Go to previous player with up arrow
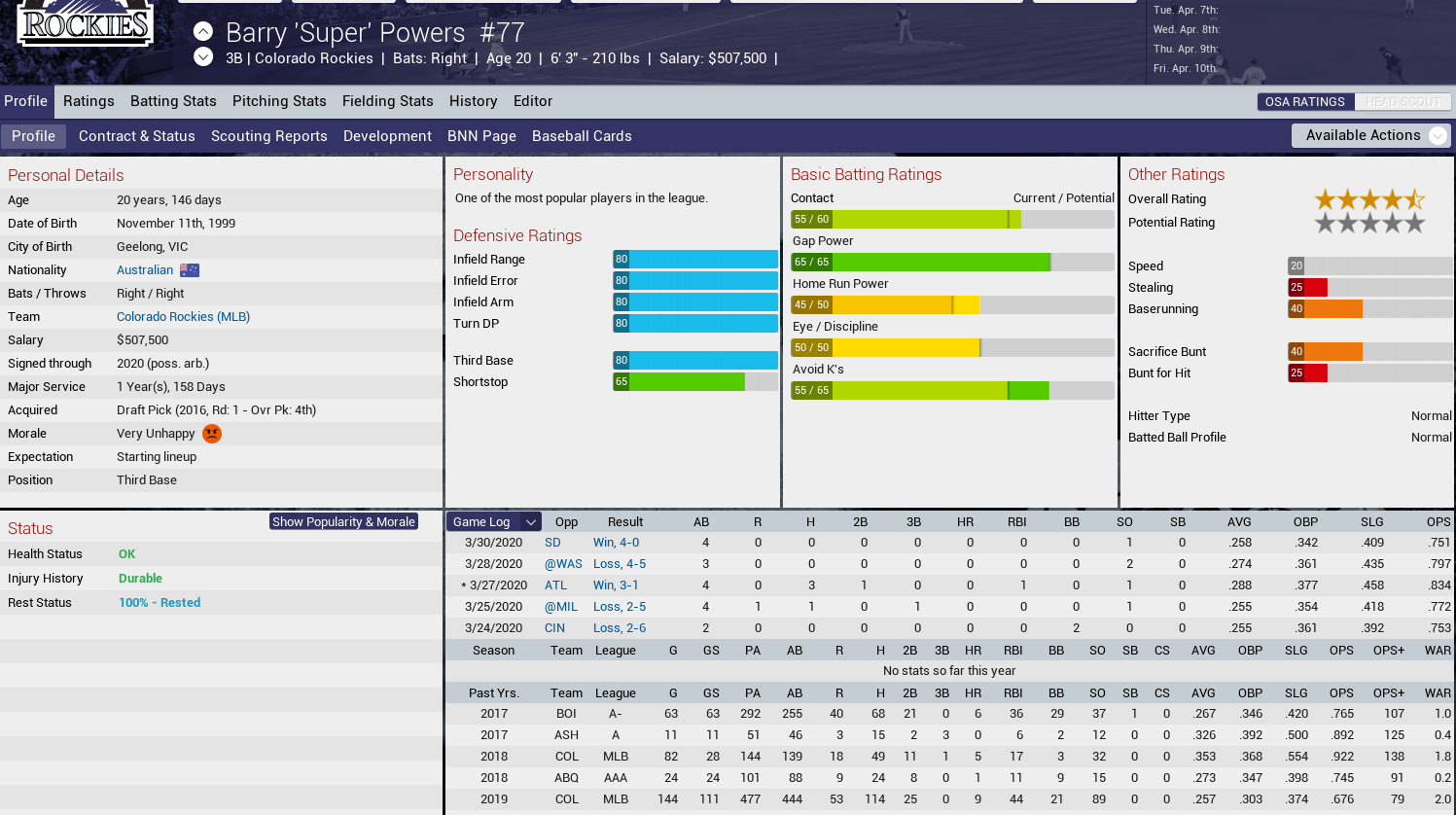Viewport: 1456px width, 815px height. coord(203,31)
